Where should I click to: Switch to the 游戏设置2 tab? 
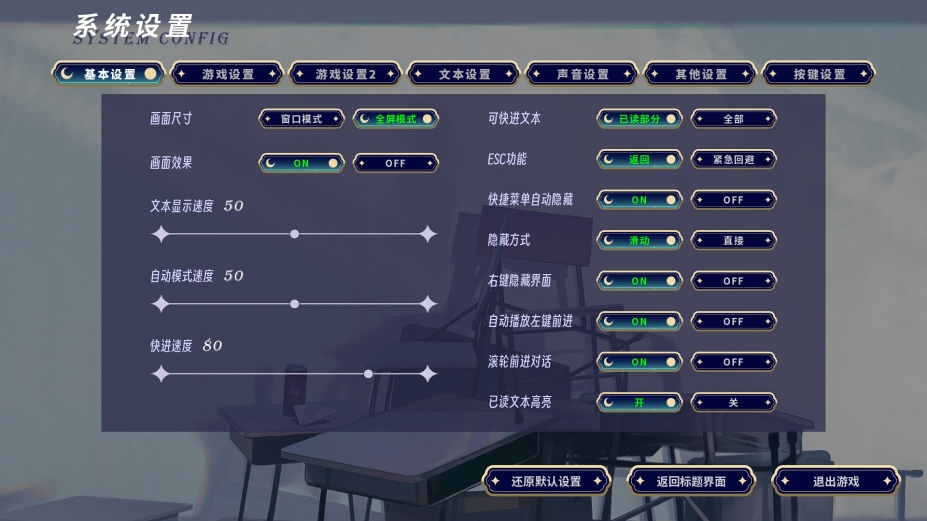(345, 74)
